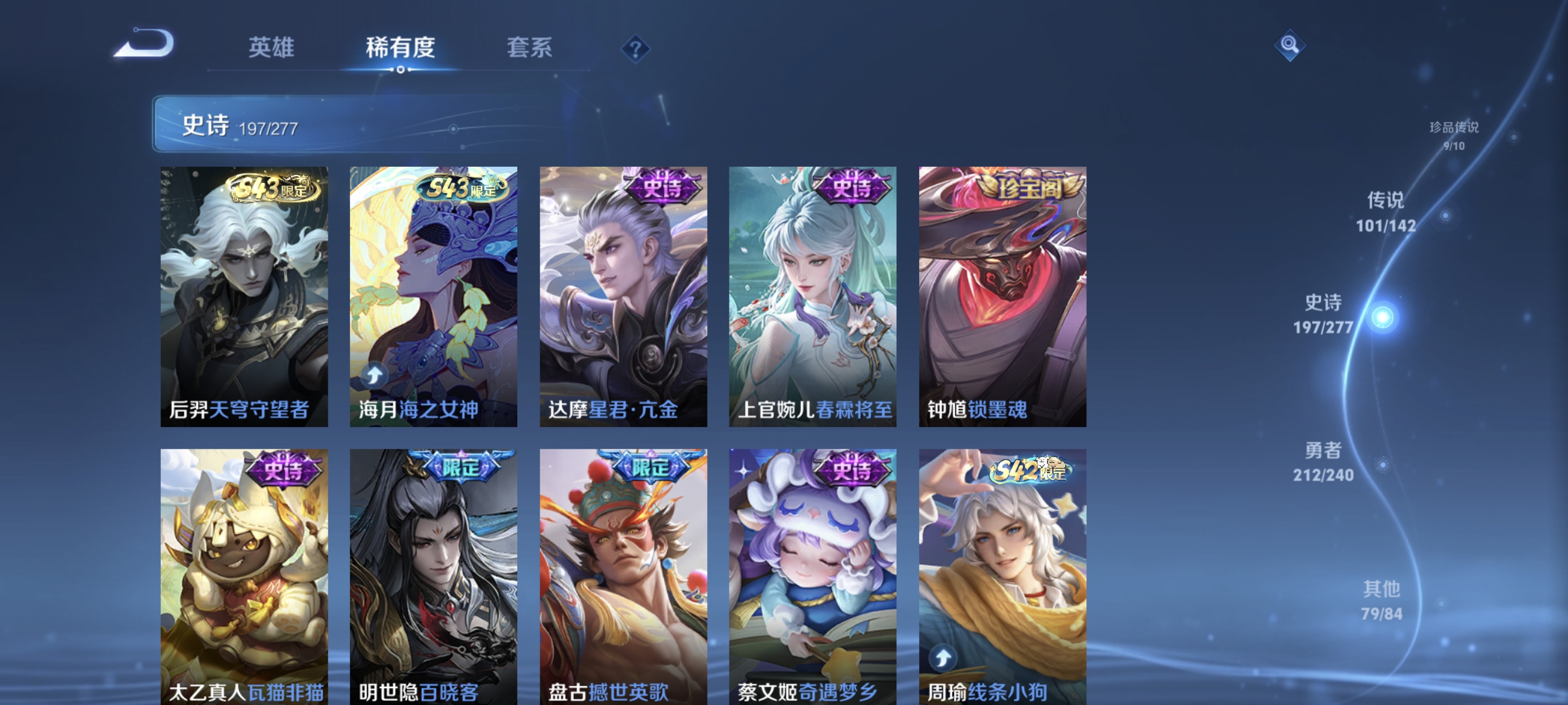The height and width of the screenshot is (705, 1568).
Task: Switch to the 套系 tab
Action: pyautogui.click(x=531, y=48)
